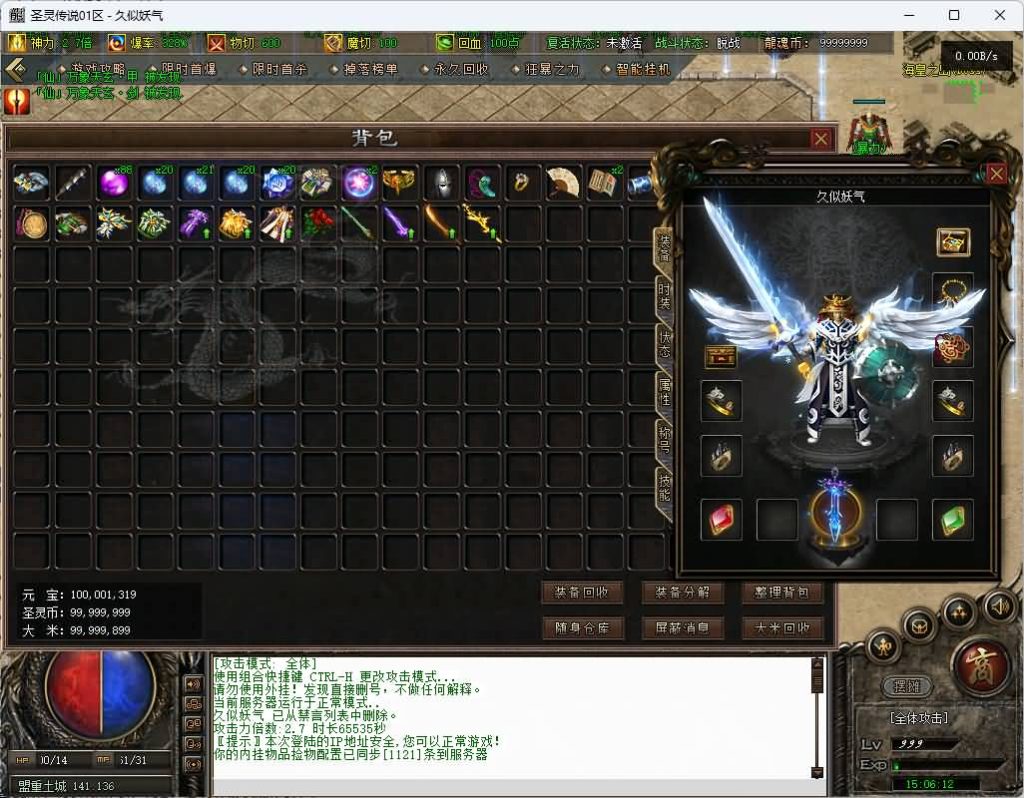Viewport: 1024px width, 798px height.
Task: Toggle 屏蔽消息 message blocking
Action: pyautogui.click(x=682, y=628)
